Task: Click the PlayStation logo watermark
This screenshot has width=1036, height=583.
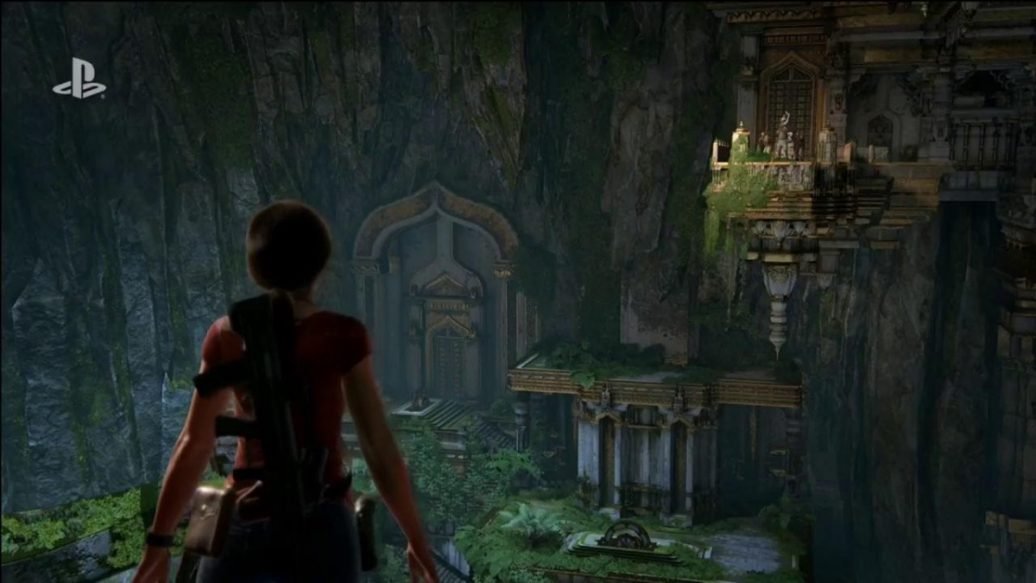Action: tap(79, 79)
